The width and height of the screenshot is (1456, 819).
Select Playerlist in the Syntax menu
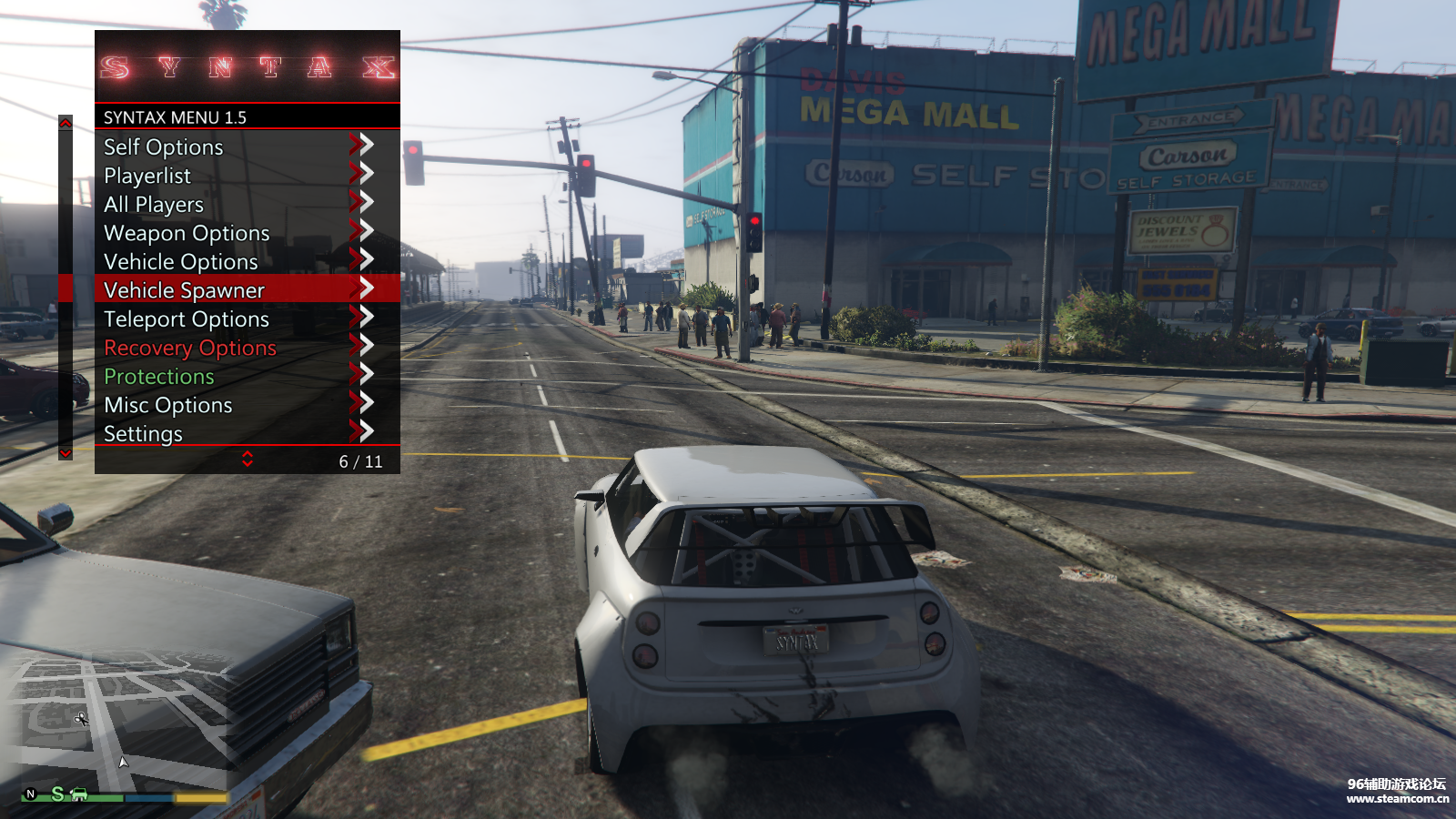(147, 176)
